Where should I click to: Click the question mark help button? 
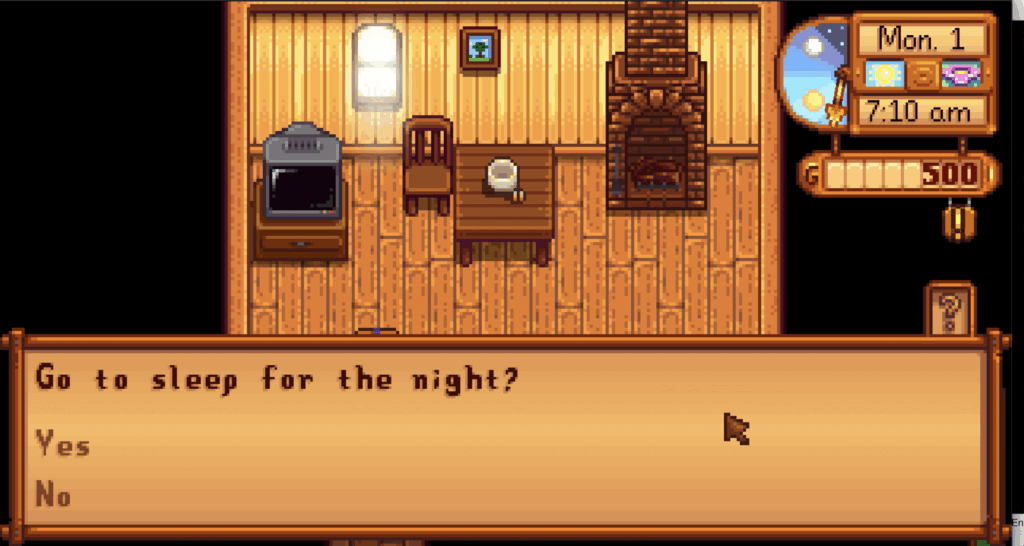pyautogui.click(x=948, y=310)
